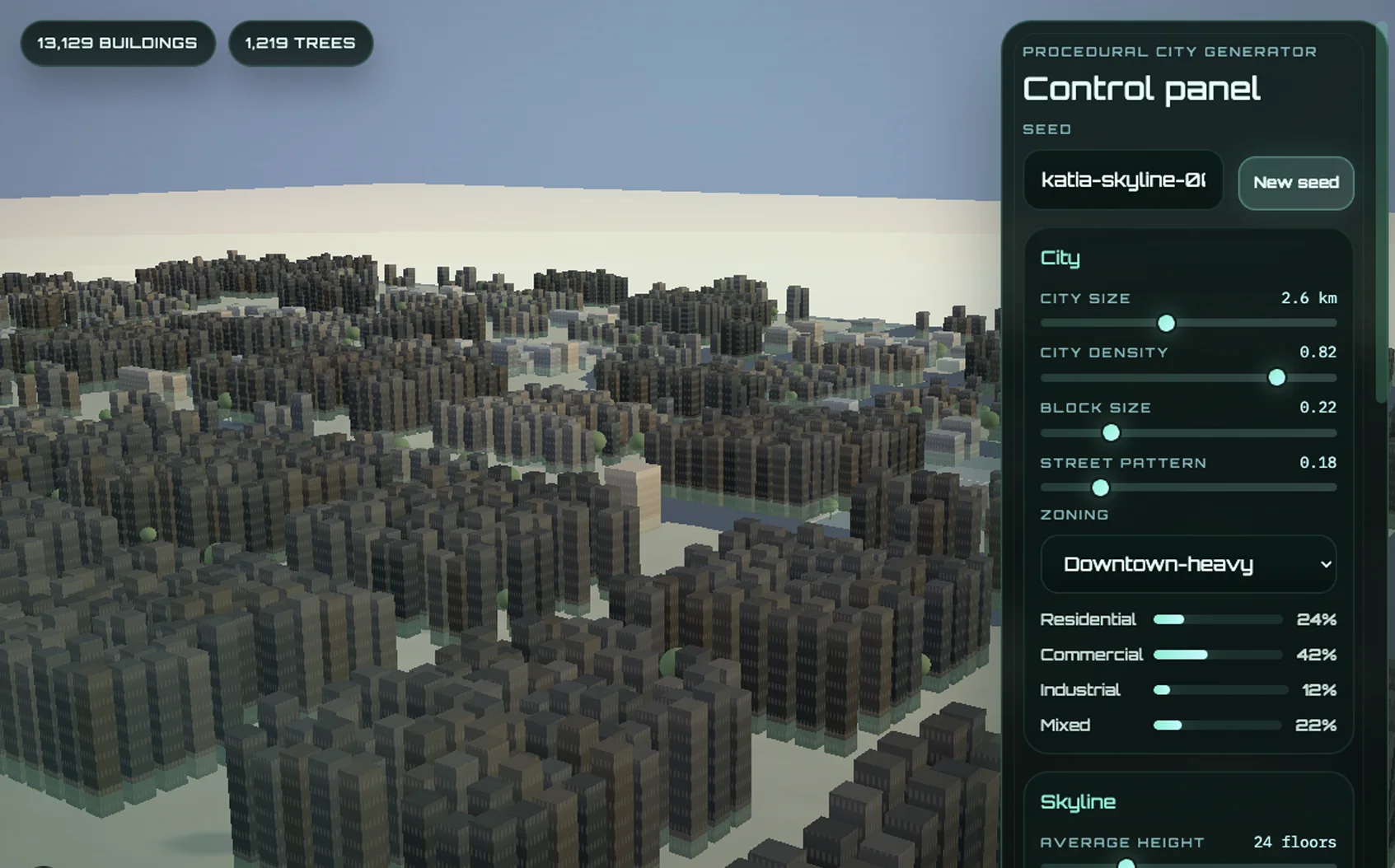This screenshot has width=1395, height=868.
Task: Click the 13,129 Buildings counter badge
Action: 118,43
